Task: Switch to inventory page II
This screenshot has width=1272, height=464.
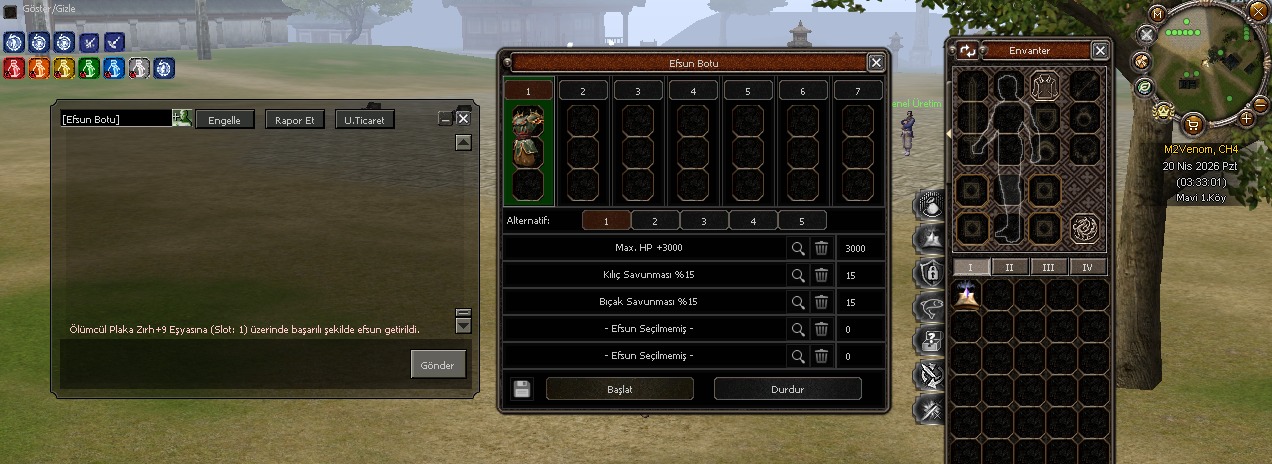Action: point(1010,267)
